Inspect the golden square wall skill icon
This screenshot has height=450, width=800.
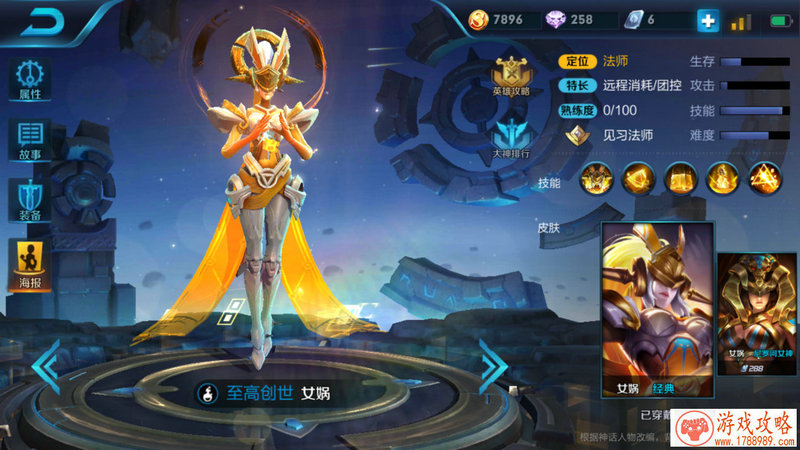680,179
